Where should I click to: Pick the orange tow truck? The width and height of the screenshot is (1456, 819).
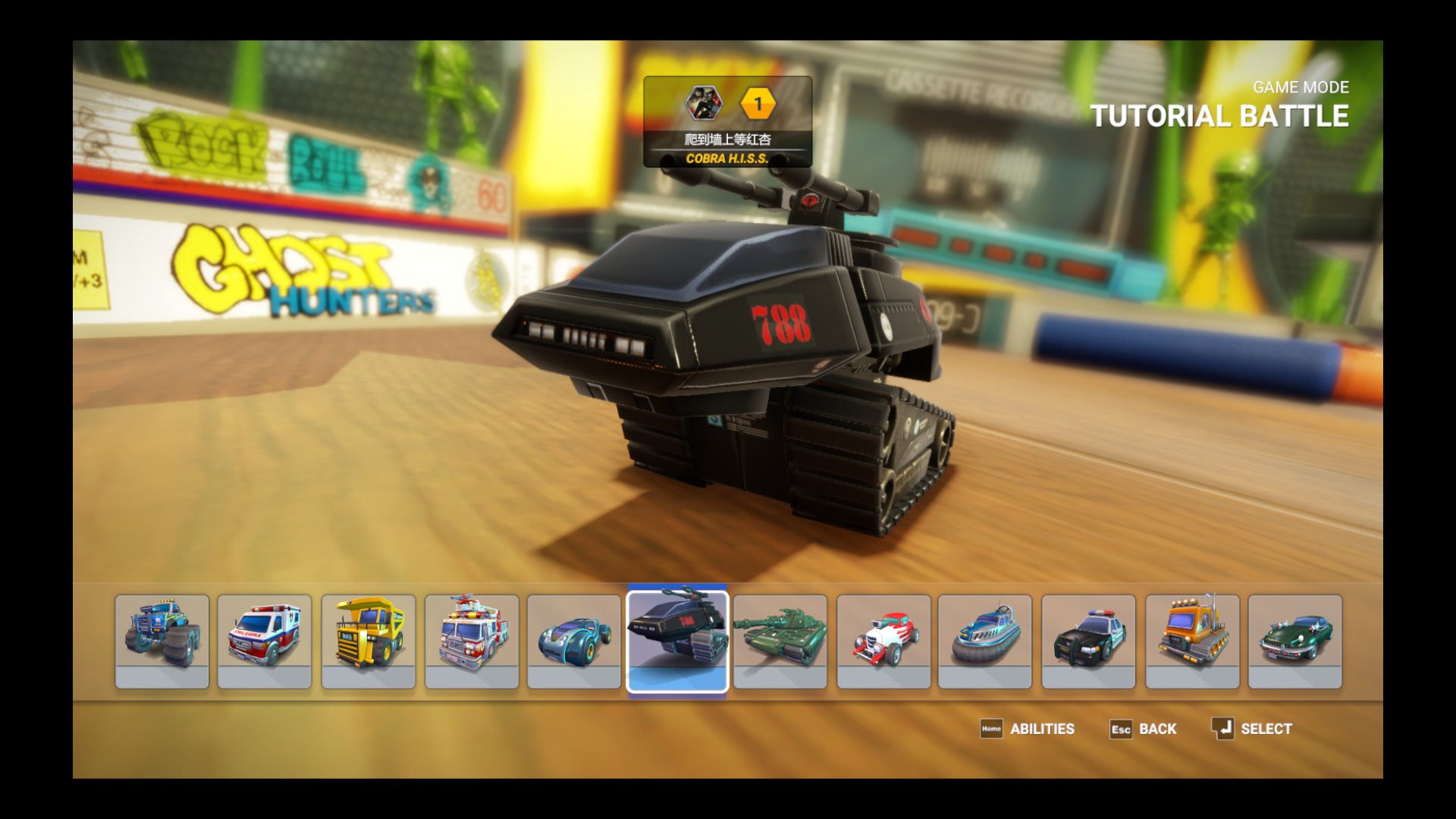(x=1191, y=641)
